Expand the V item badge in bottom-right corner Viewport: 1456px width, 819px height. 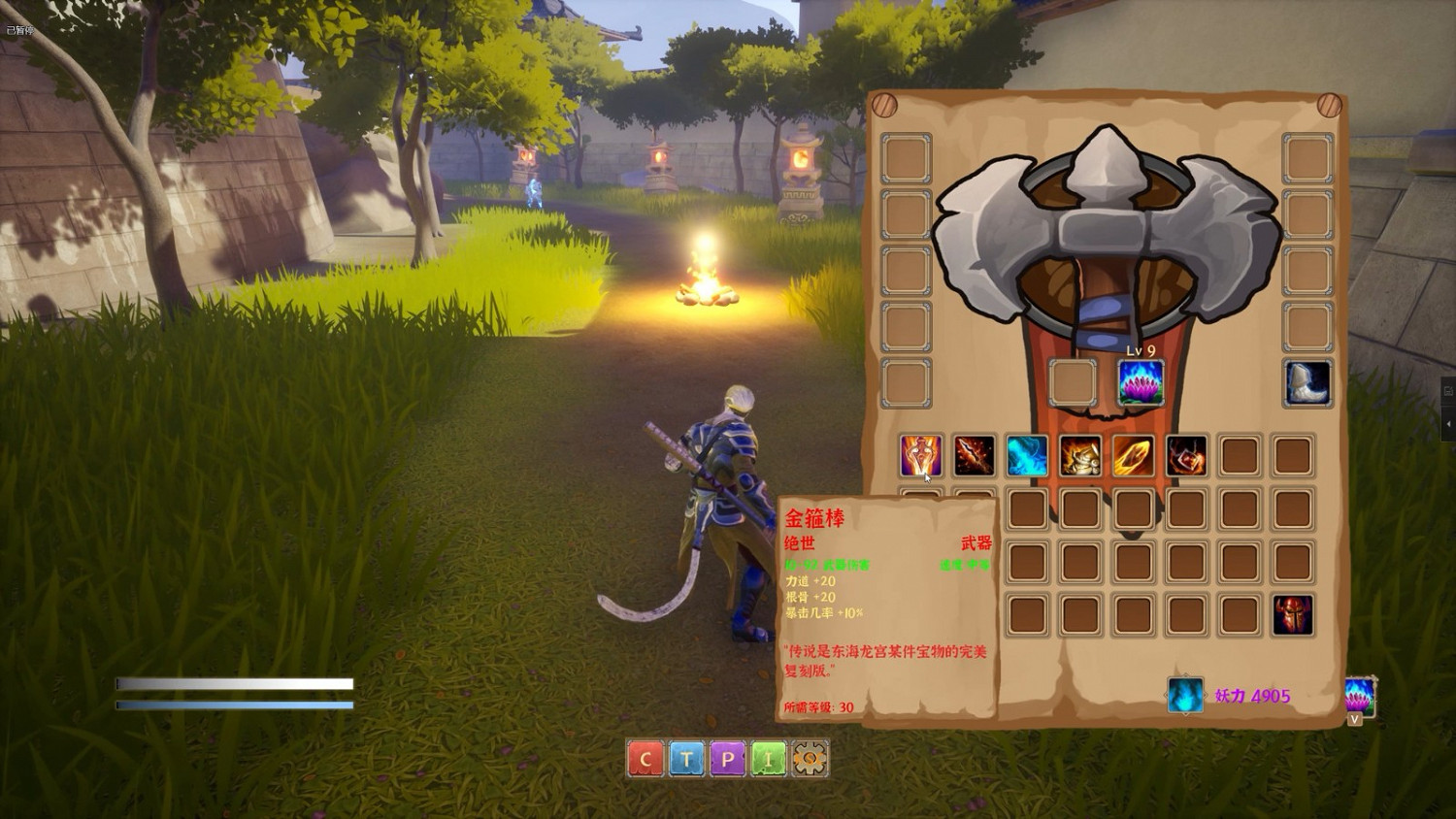(1357, 716)
